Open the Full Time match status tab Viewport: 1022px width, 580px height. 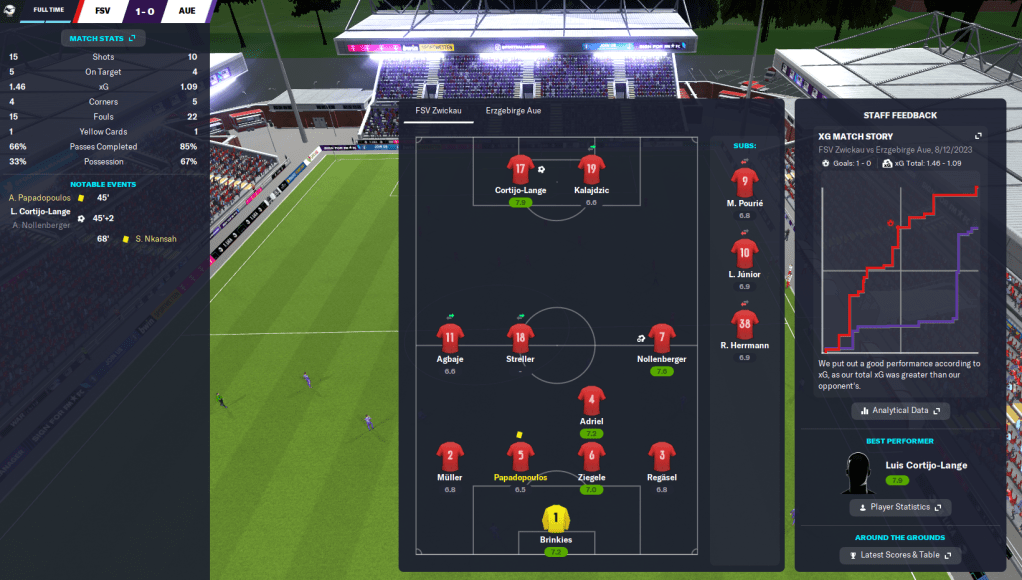[x=48, y=11]
